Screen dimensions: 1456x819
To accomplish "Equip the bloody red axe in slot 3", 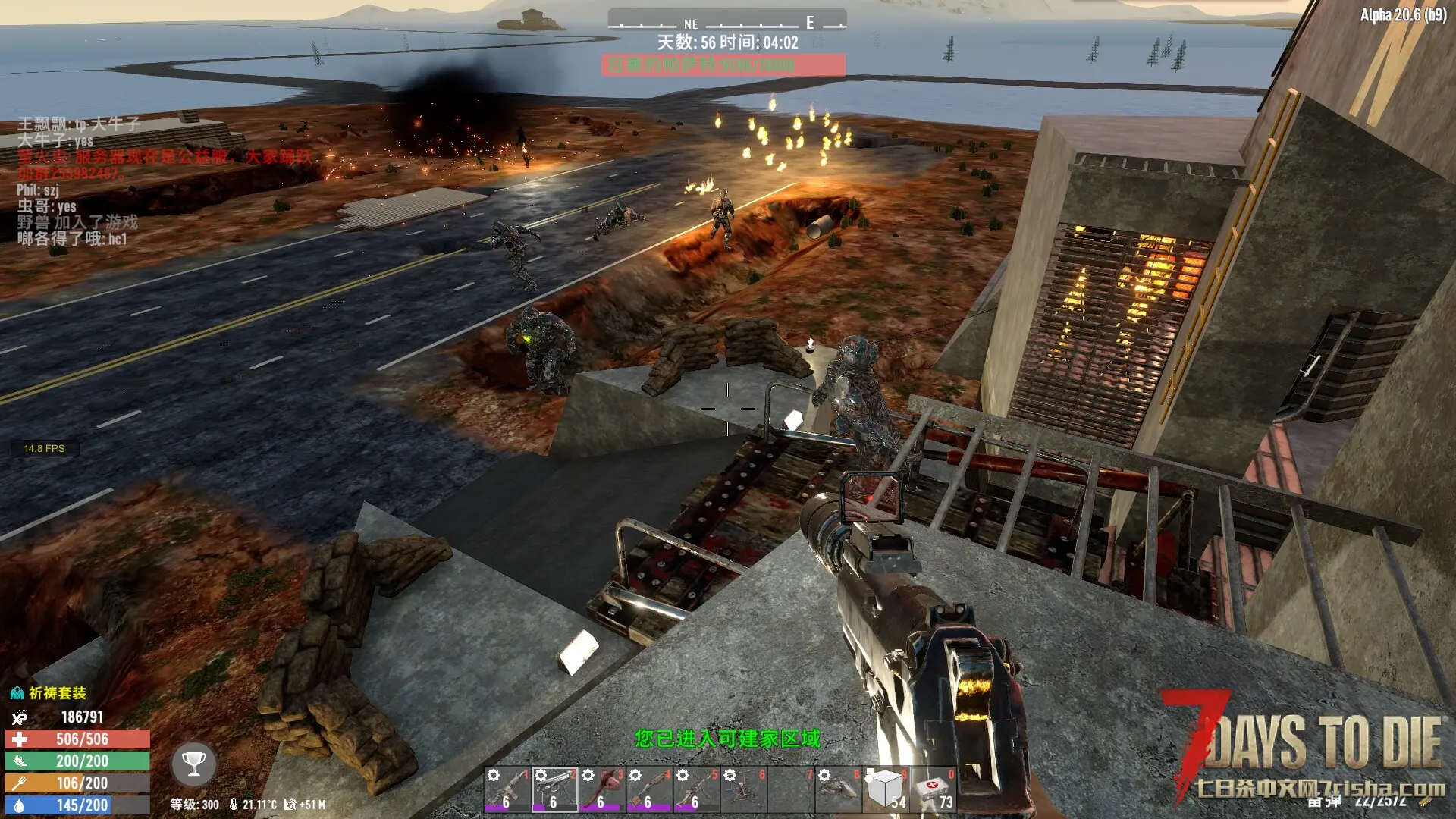I will [x=602, y=789].
